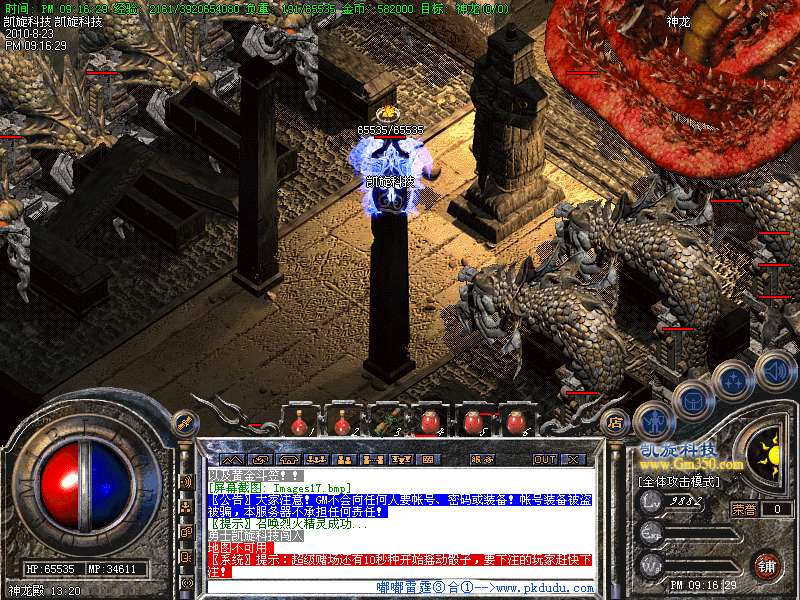The width and height of the screenshot is (800, 600).
Task: Click the satellite icon left of the belt
Action: coord(184,422)
